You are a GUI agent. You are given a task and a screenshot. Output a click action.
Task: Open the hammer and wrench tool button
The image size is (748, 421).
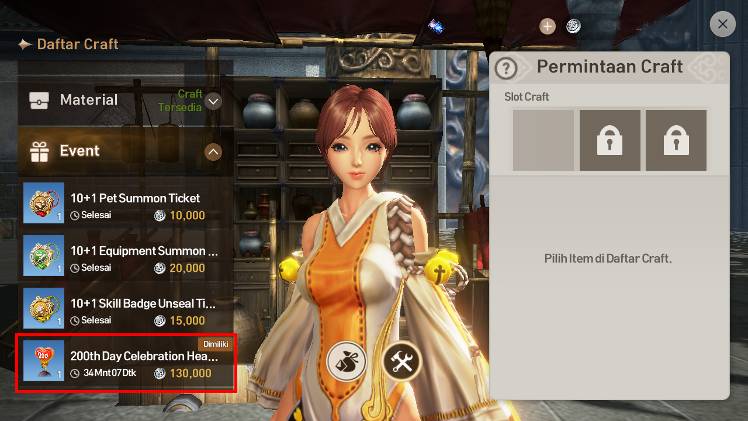pos(402,363)
